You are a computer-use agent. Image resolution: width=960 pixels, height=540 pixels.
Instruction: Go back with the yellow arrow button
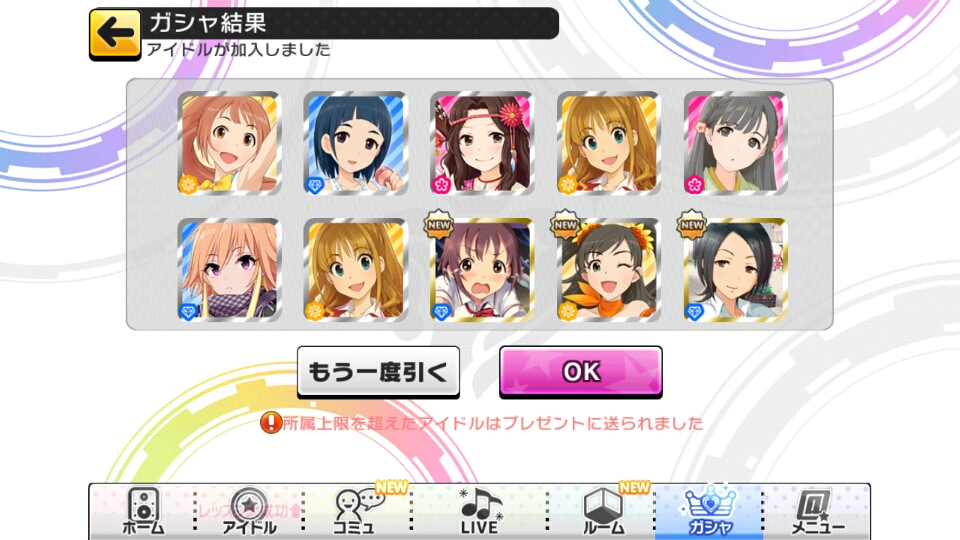tap(115, 33)
